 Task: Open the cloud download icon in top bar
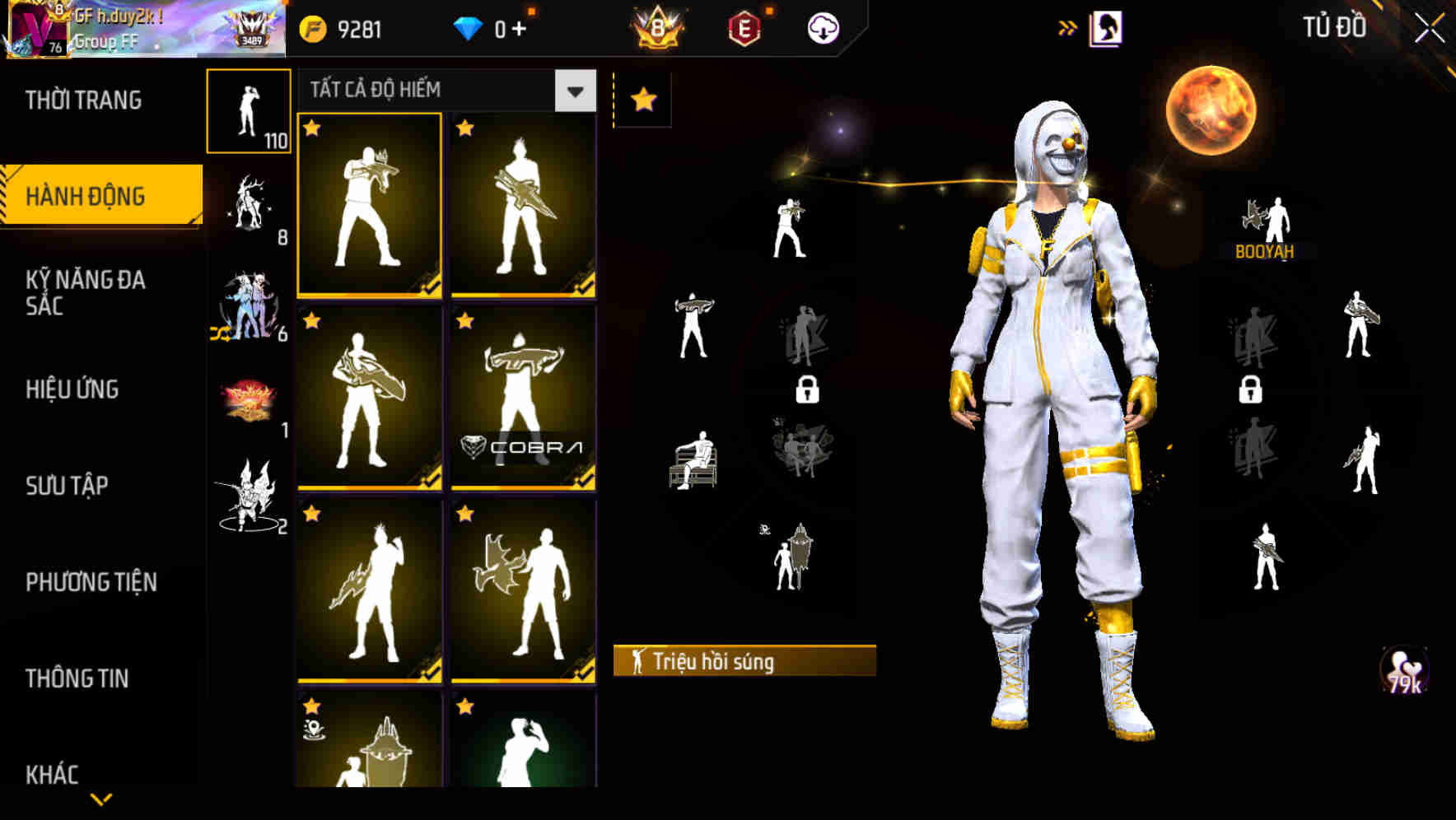[821, 26]
